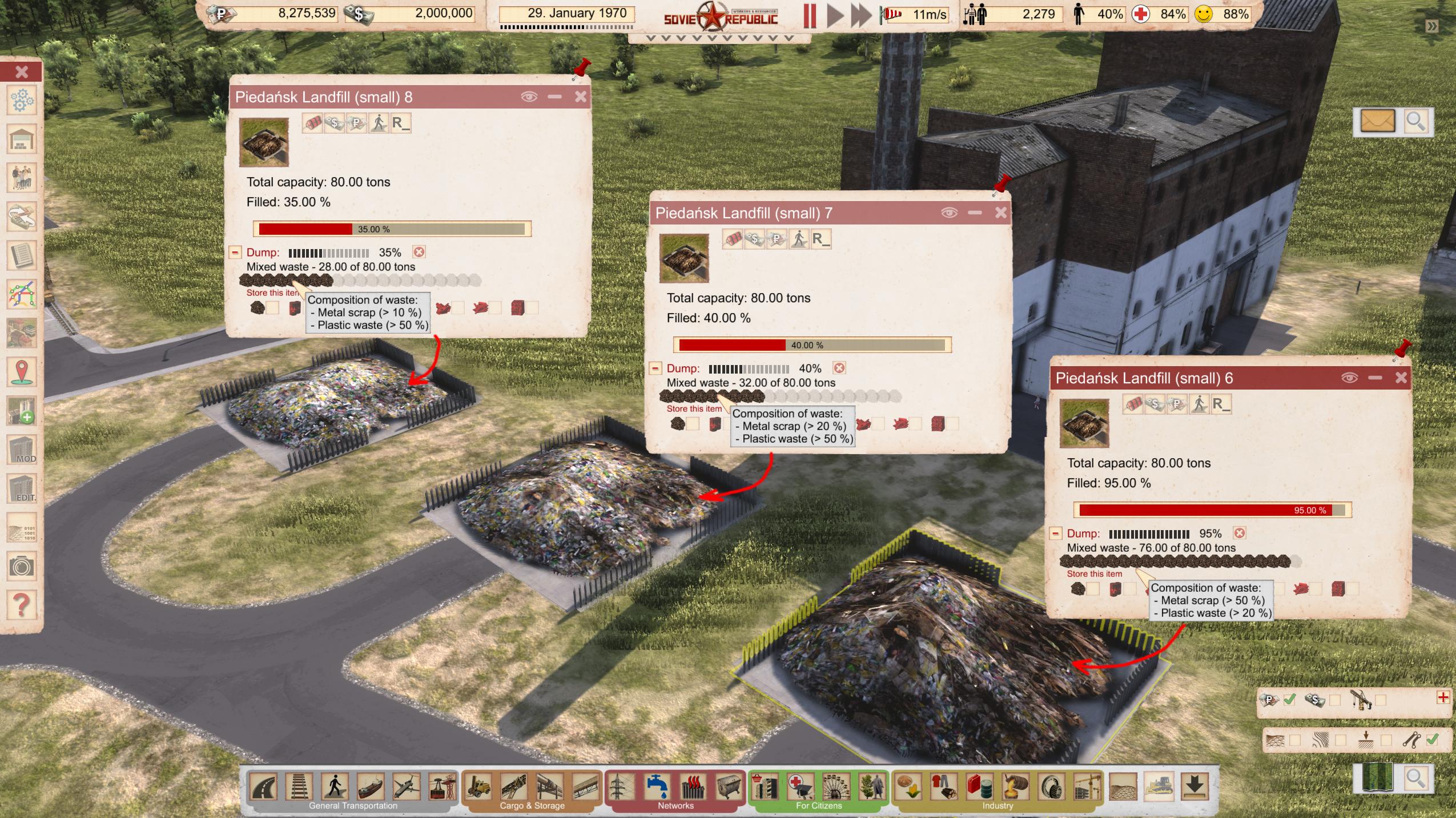Screen dimensions: 1456x818
Task: Open the map location marker tool
Action: (x=22, y=372)
